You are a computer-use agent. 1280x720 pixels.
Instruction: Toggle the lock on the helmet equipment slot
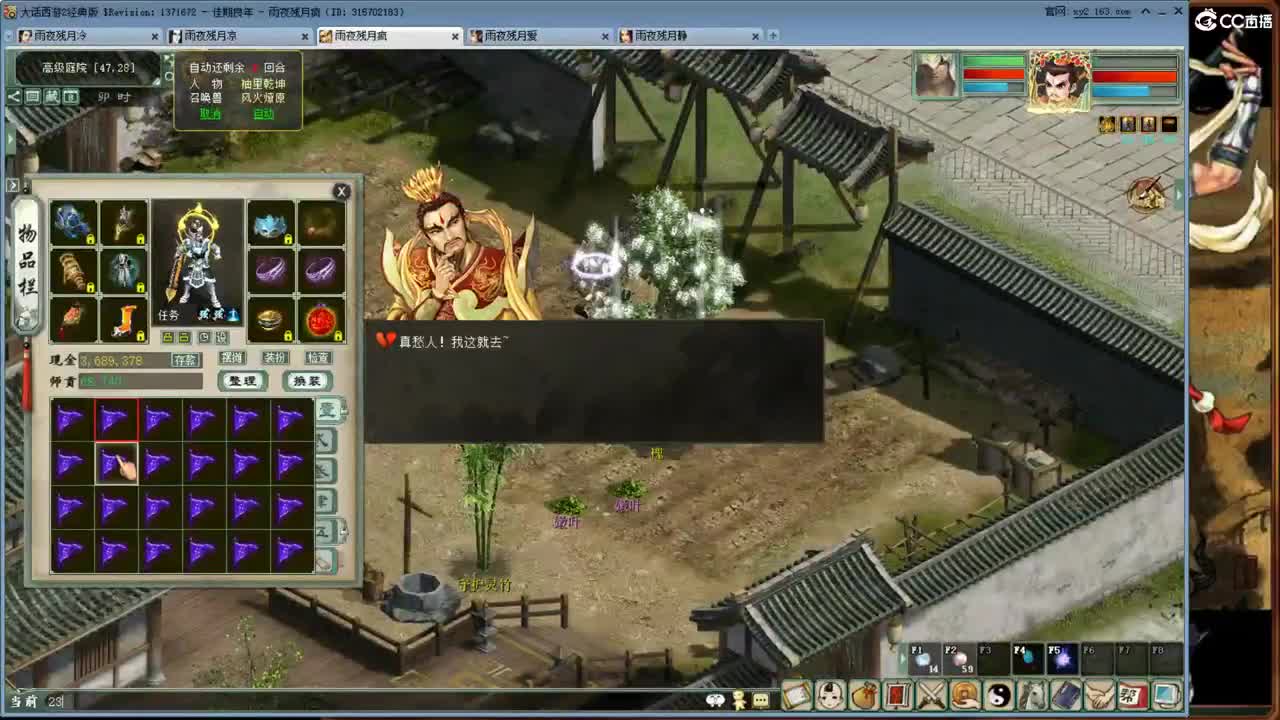point(288,238)
